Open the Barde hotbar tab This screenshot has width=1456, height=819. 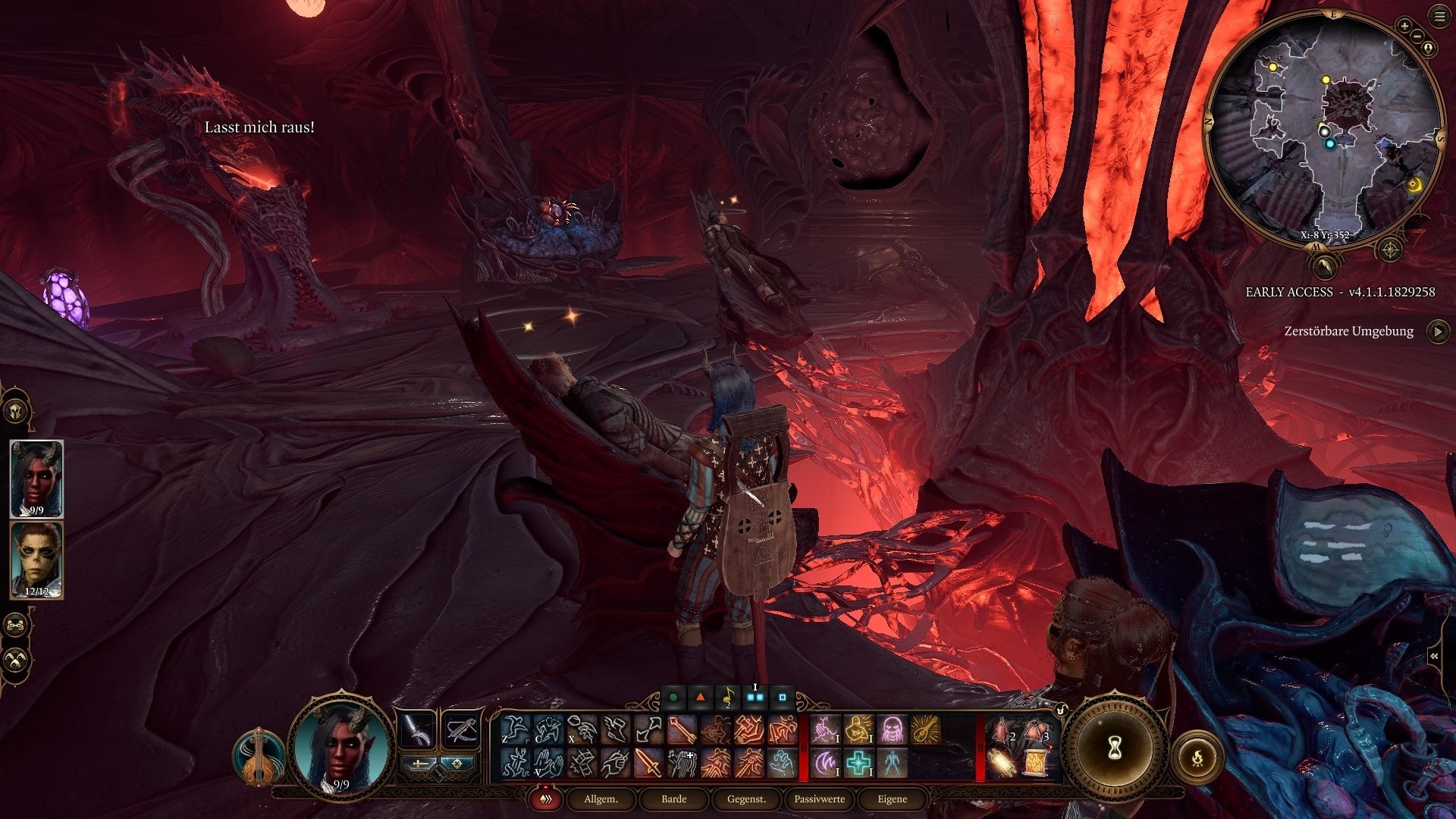click(x=673, y=799)
